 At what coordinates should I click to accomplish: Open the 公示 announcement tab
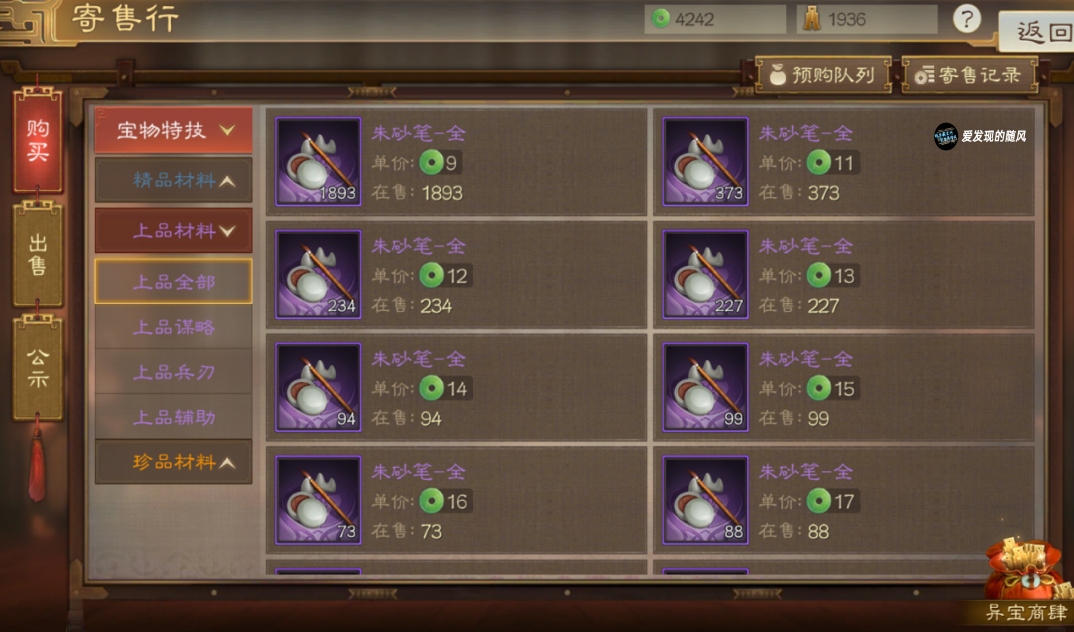pos(38,367)
